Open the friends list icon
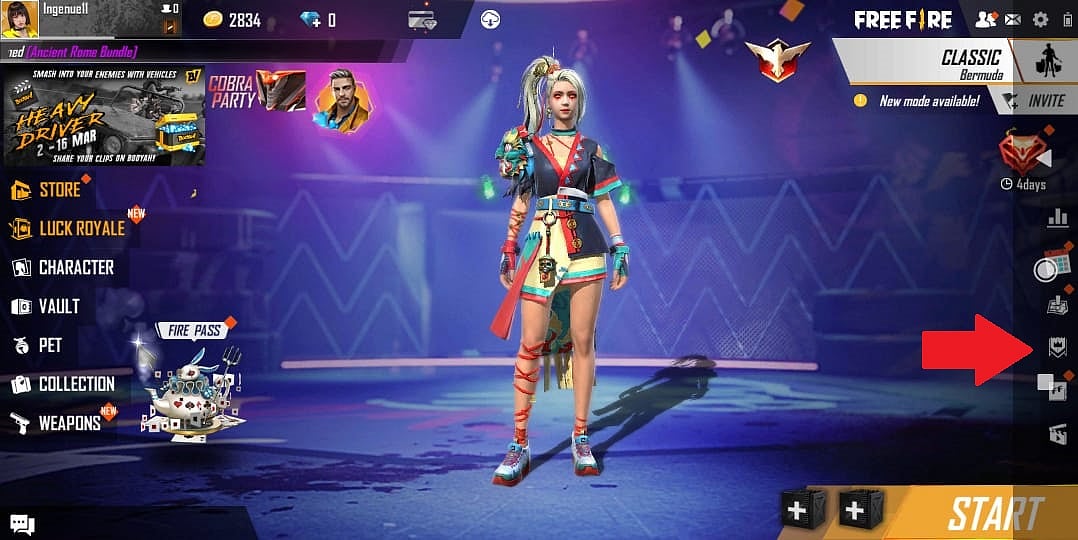Screen dimensions: 1078x540 pyautogui.click(x=985, y=19)
